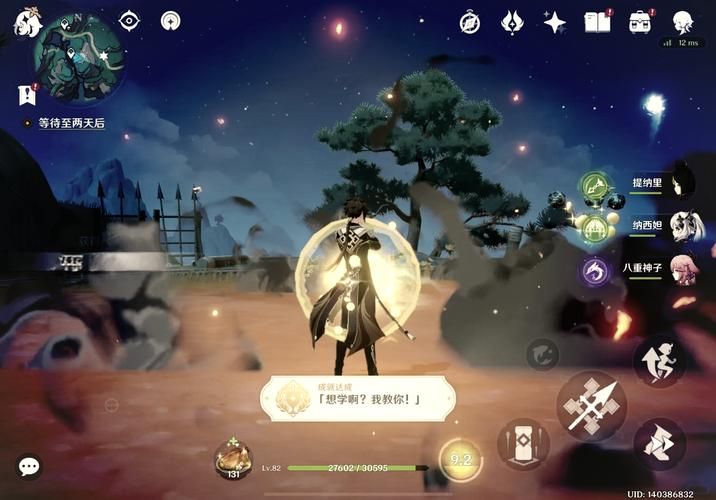Use the food item with count 131

click(x=233, y=459)
